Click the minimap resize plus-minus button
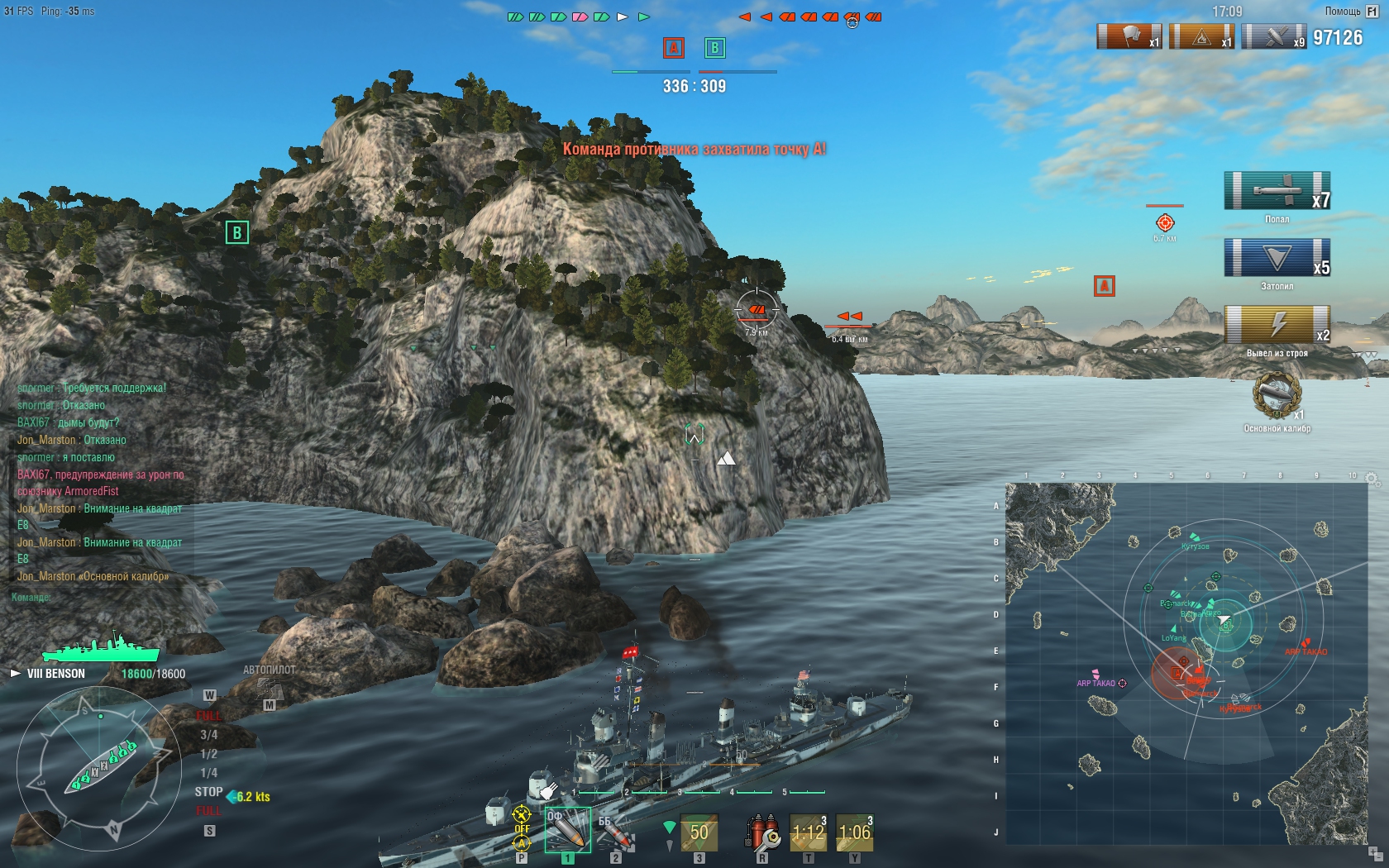Viewport: 1389px width, 868px height. (x=1373, y=852)
